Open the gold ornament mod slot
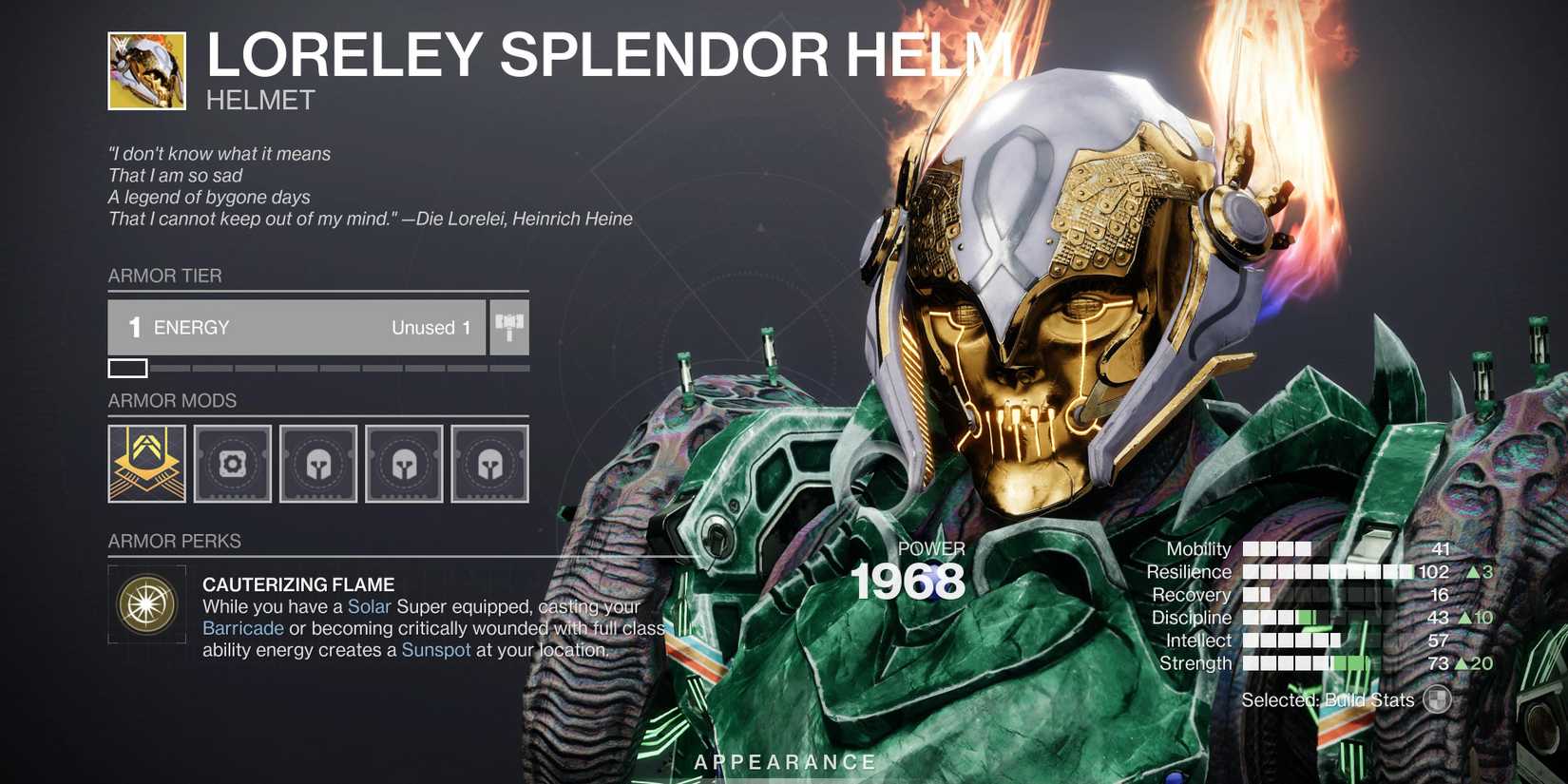1568x784 pixels. click(144, 464)
